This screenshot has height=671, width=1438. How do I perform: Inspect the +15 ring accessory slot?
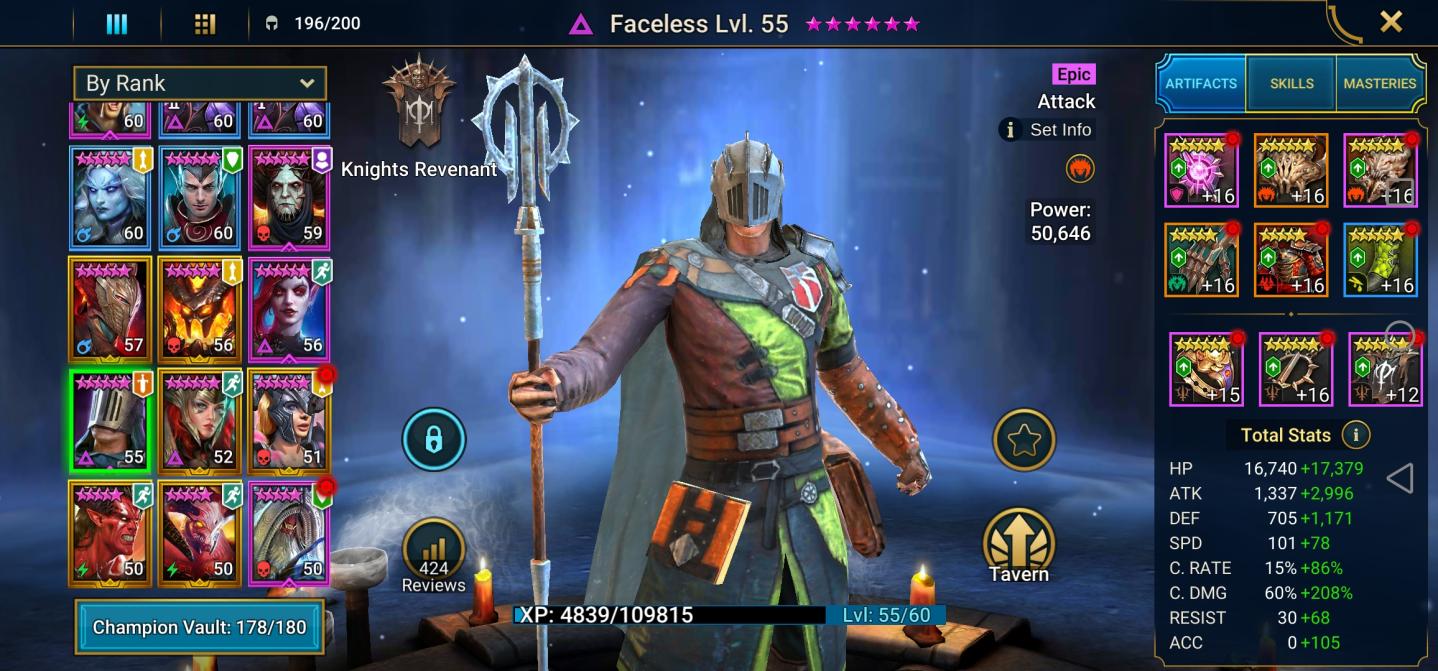[1205, 369]
